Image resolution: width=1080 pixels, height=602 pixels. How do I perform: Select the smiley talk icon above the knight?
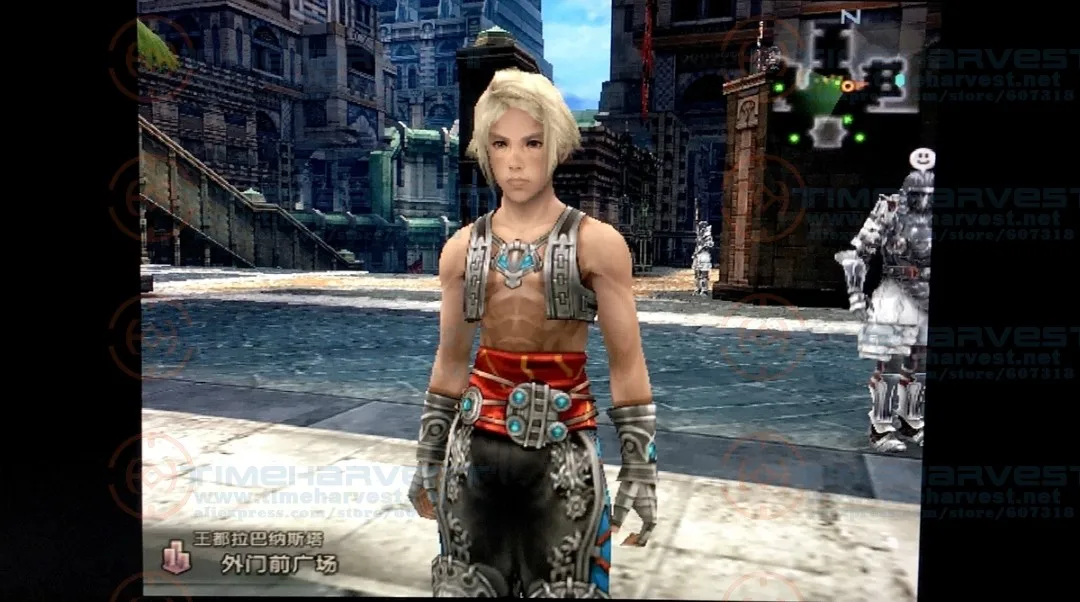tap(922, 159)
